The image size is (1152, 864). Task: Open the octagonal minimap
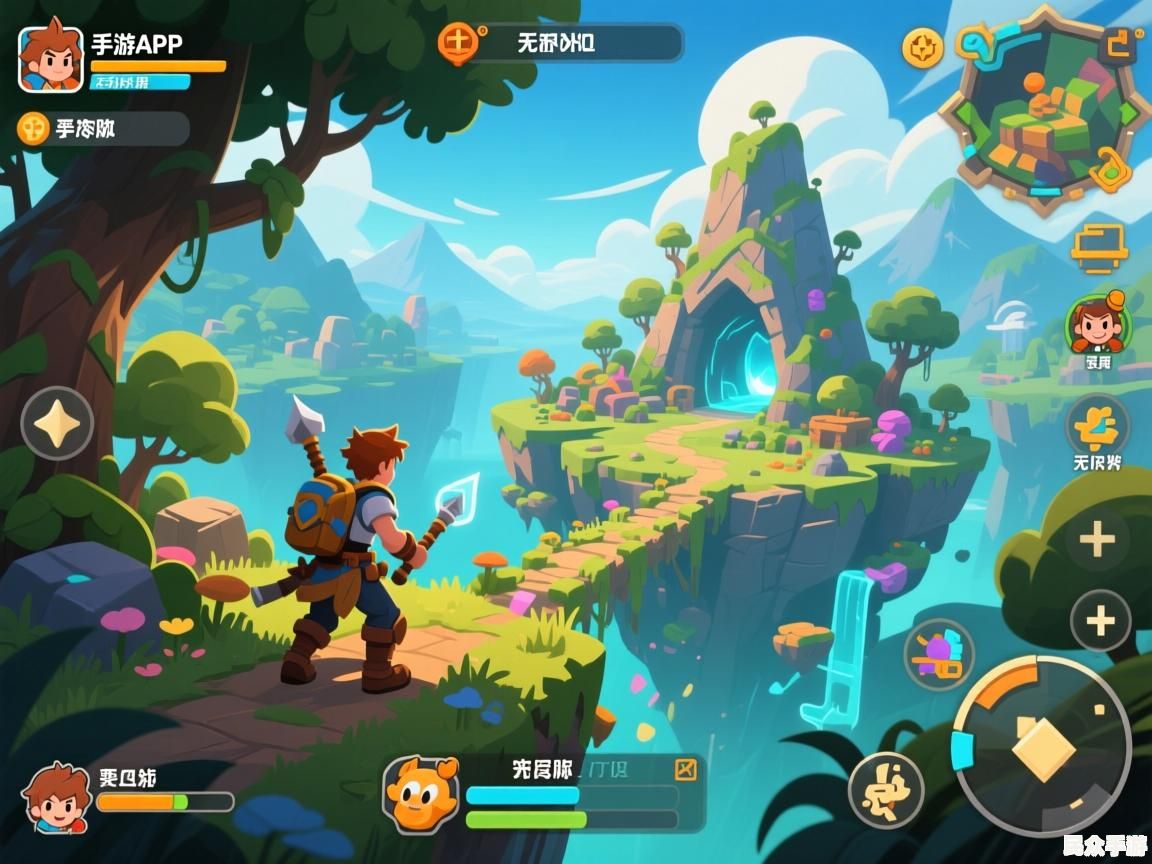(1046, 112)
